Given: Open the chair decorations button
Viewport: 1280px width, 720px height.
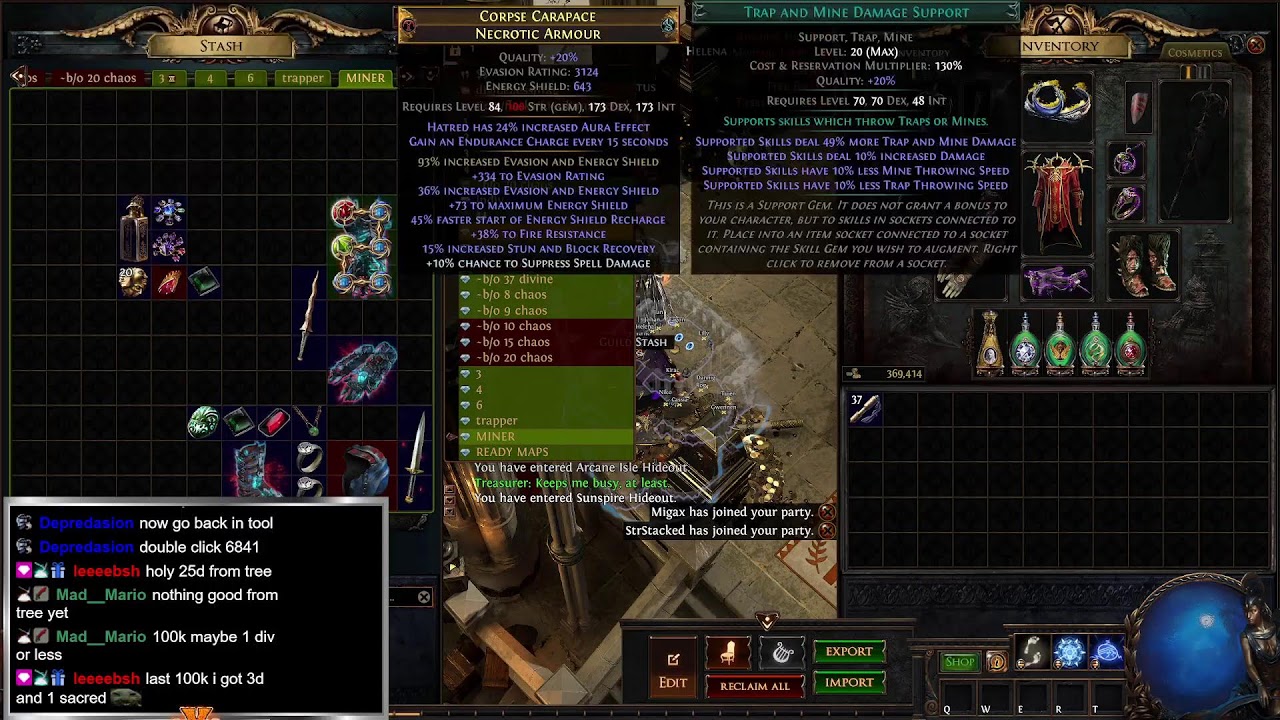Looking at the screenshot, I should tap(728, 654).
